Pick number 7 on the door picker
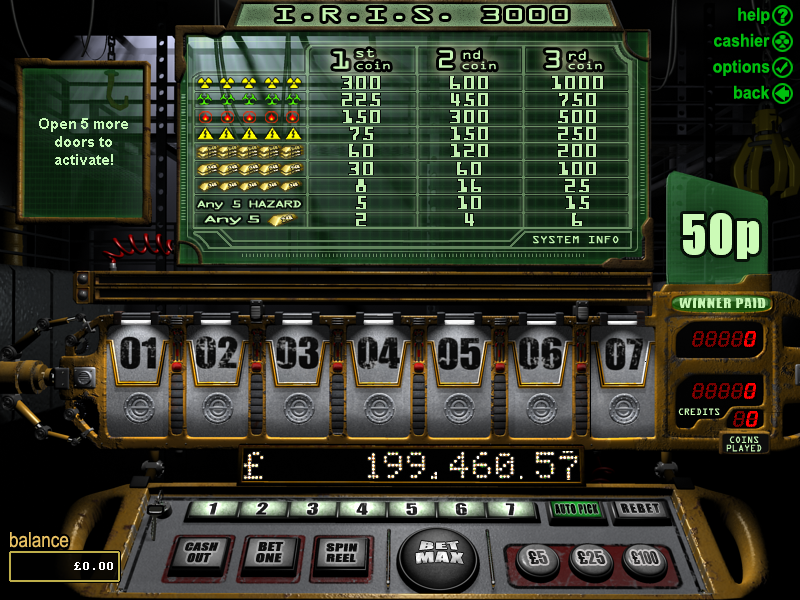This screenshot has width=800, height=600. coord(512,510)
